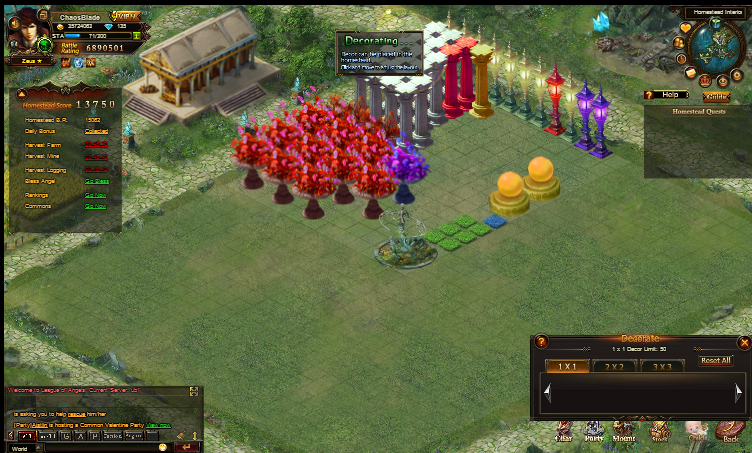Click the Go Bless link for Bless Angel
752x453 pixels.
(x=96, y=181)
